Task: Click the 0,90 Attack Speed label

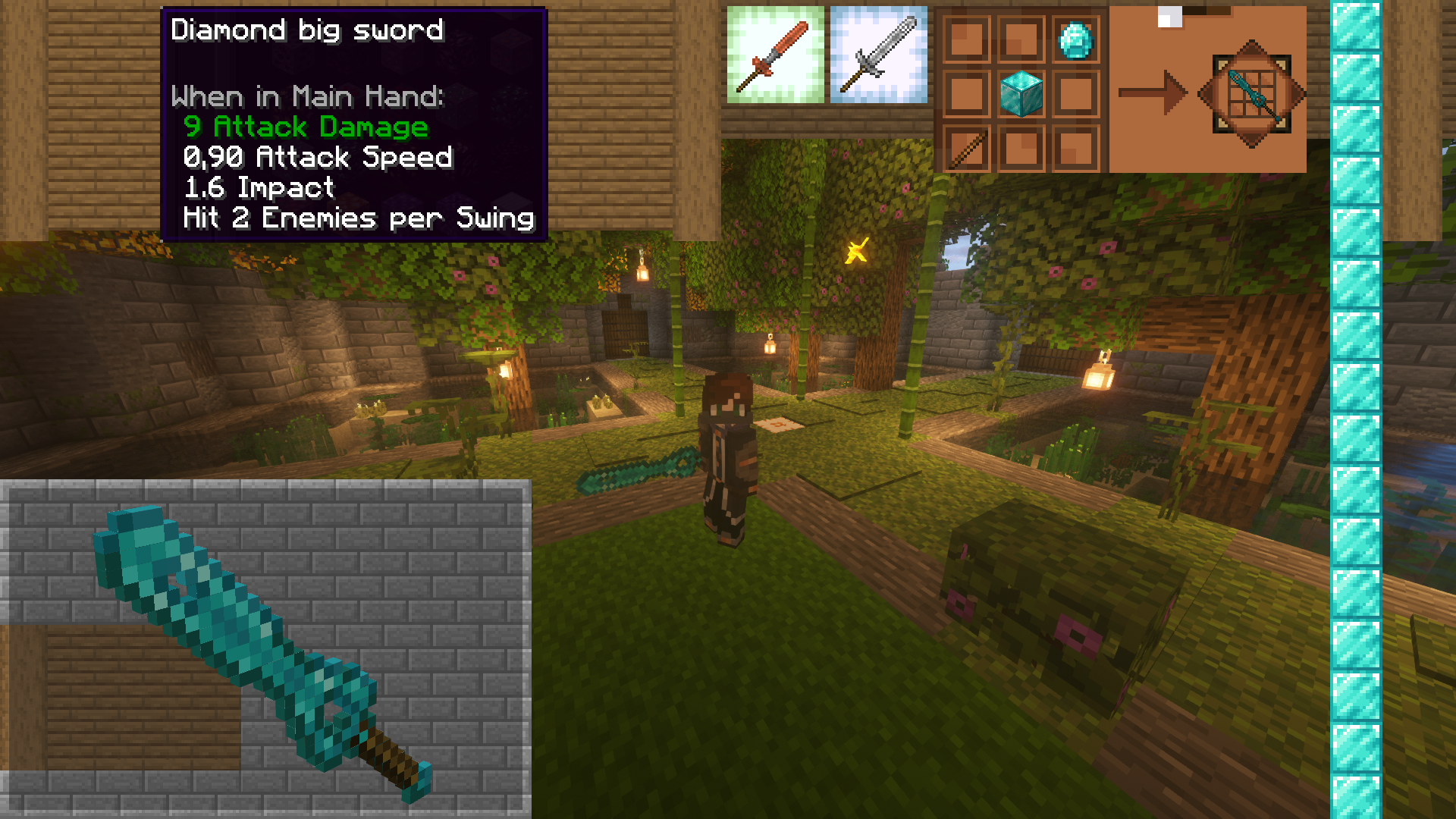Action: (x=317, y=157)
